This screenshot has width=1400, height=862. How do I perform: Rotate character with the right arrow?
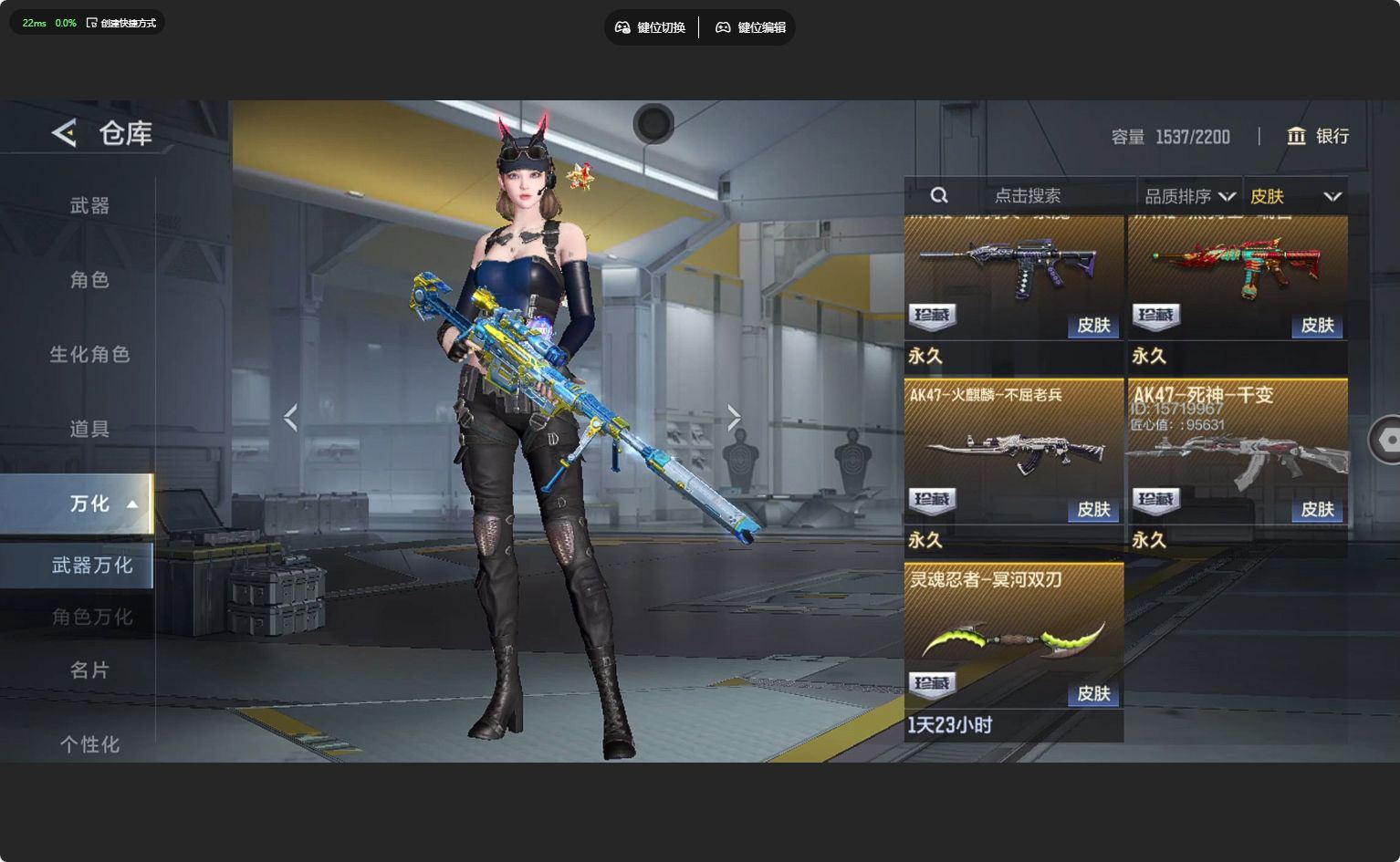coord(734,418)
